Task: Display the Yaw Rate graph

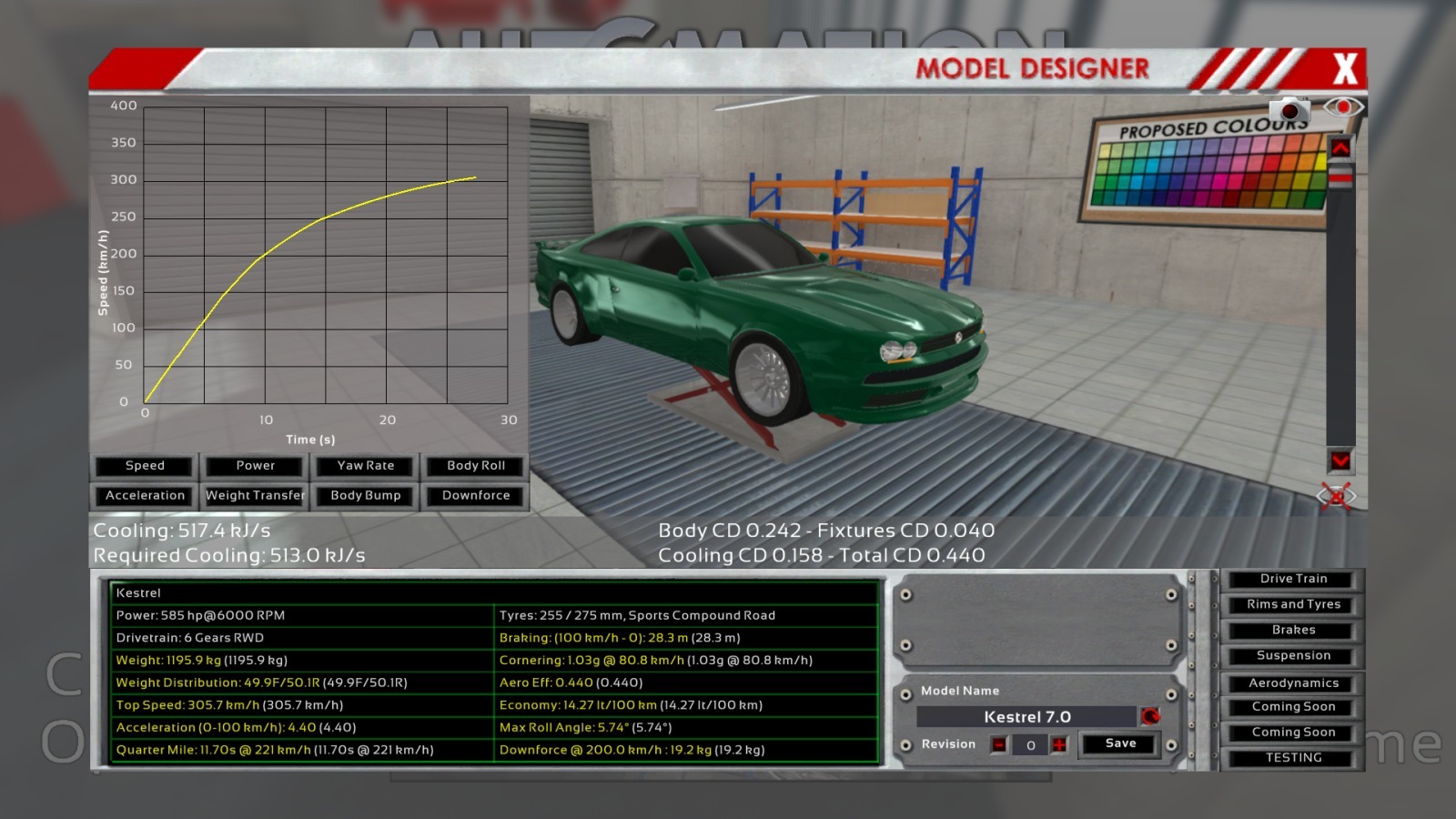Action: [x=366, y=466]
